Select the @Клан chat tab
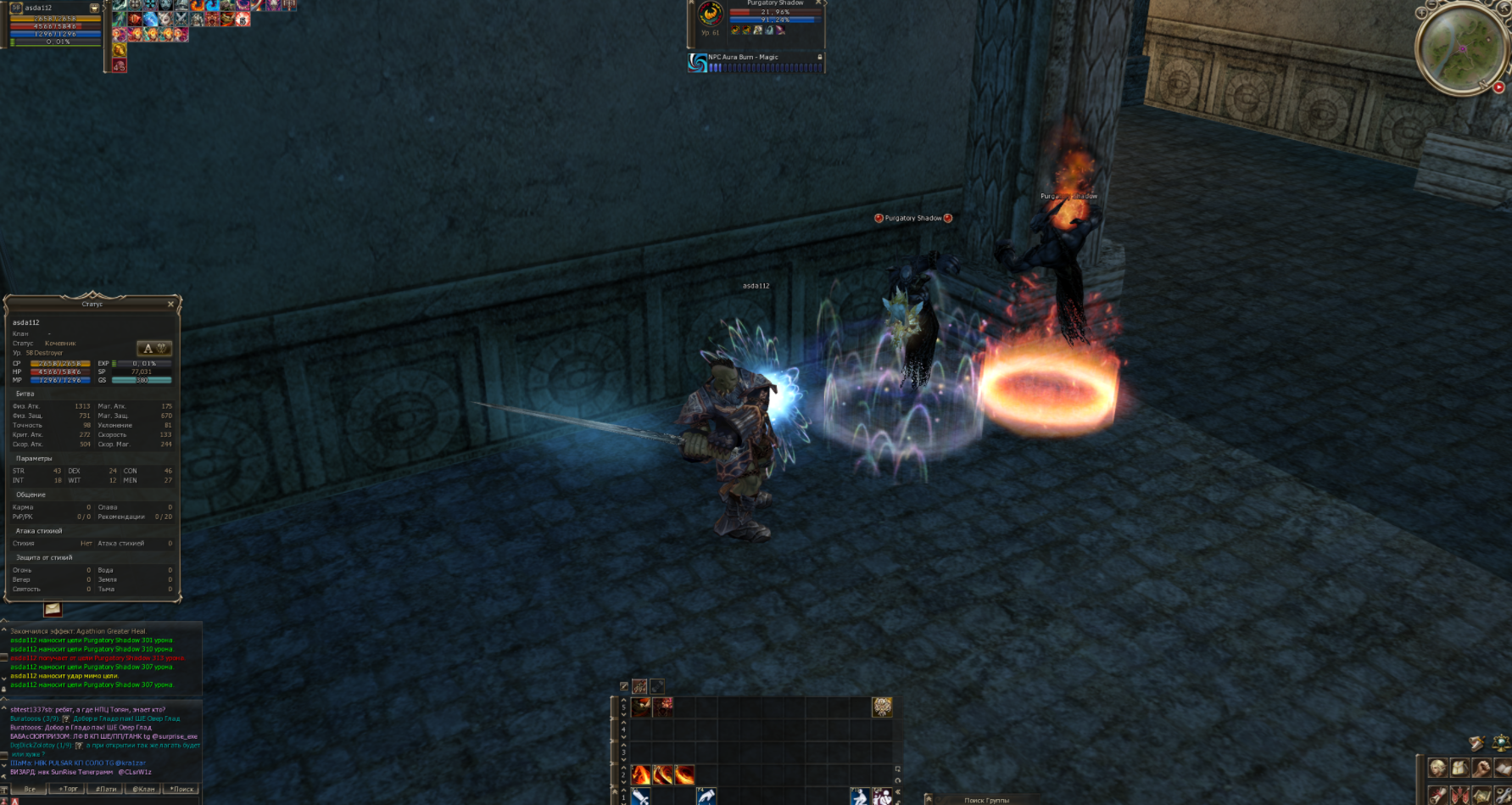Screen dimensions: 1512x805 [144, 789]
